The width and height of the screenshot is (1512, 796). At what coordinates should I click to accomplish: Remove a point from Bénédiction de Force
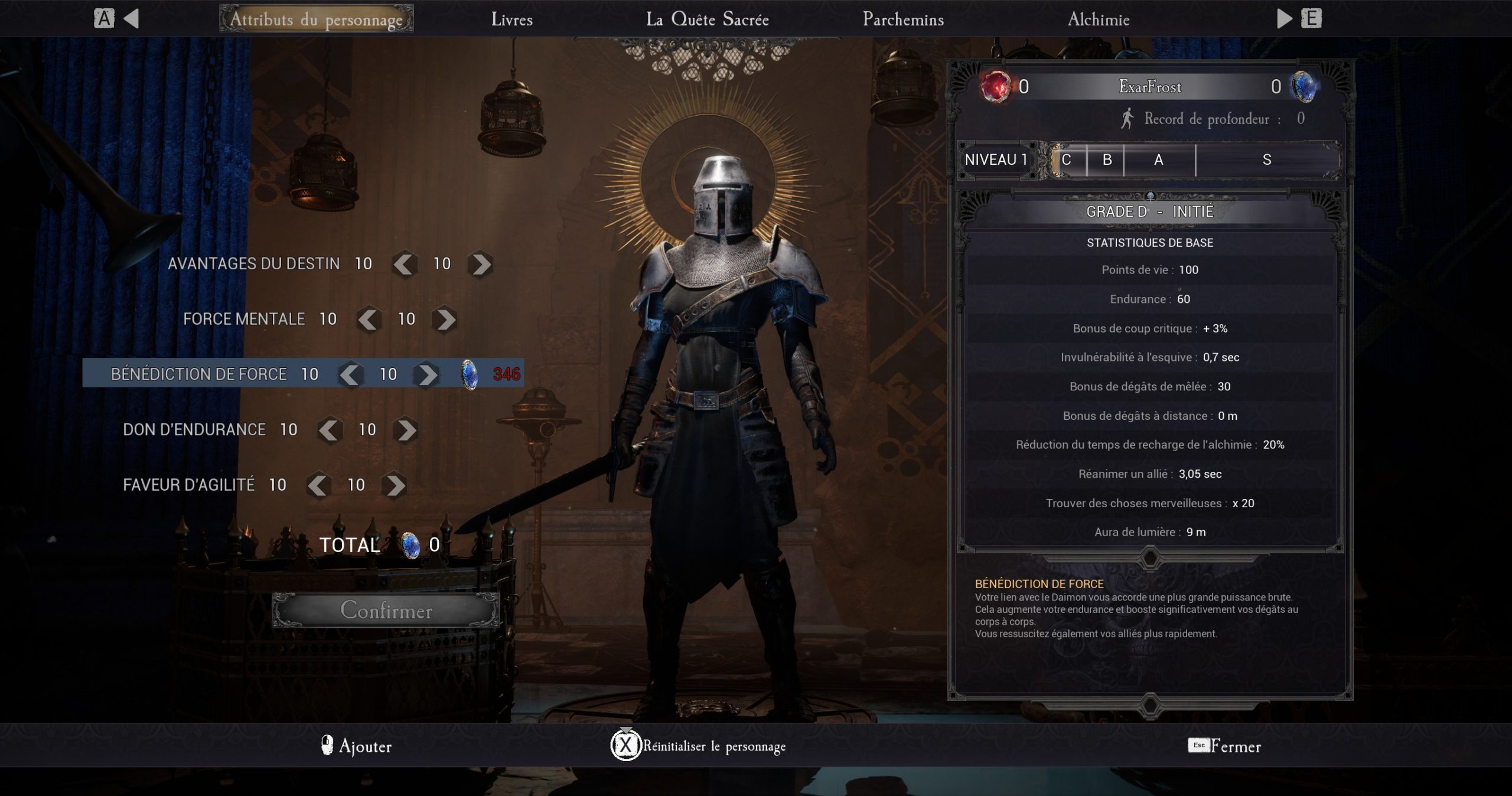pyautogui.click(x=350, y=374)
